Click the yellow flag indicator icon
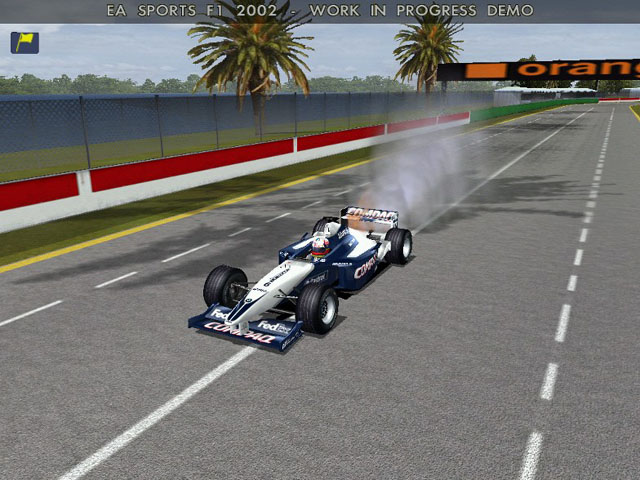The image size is (640, 480). point(24,42)
